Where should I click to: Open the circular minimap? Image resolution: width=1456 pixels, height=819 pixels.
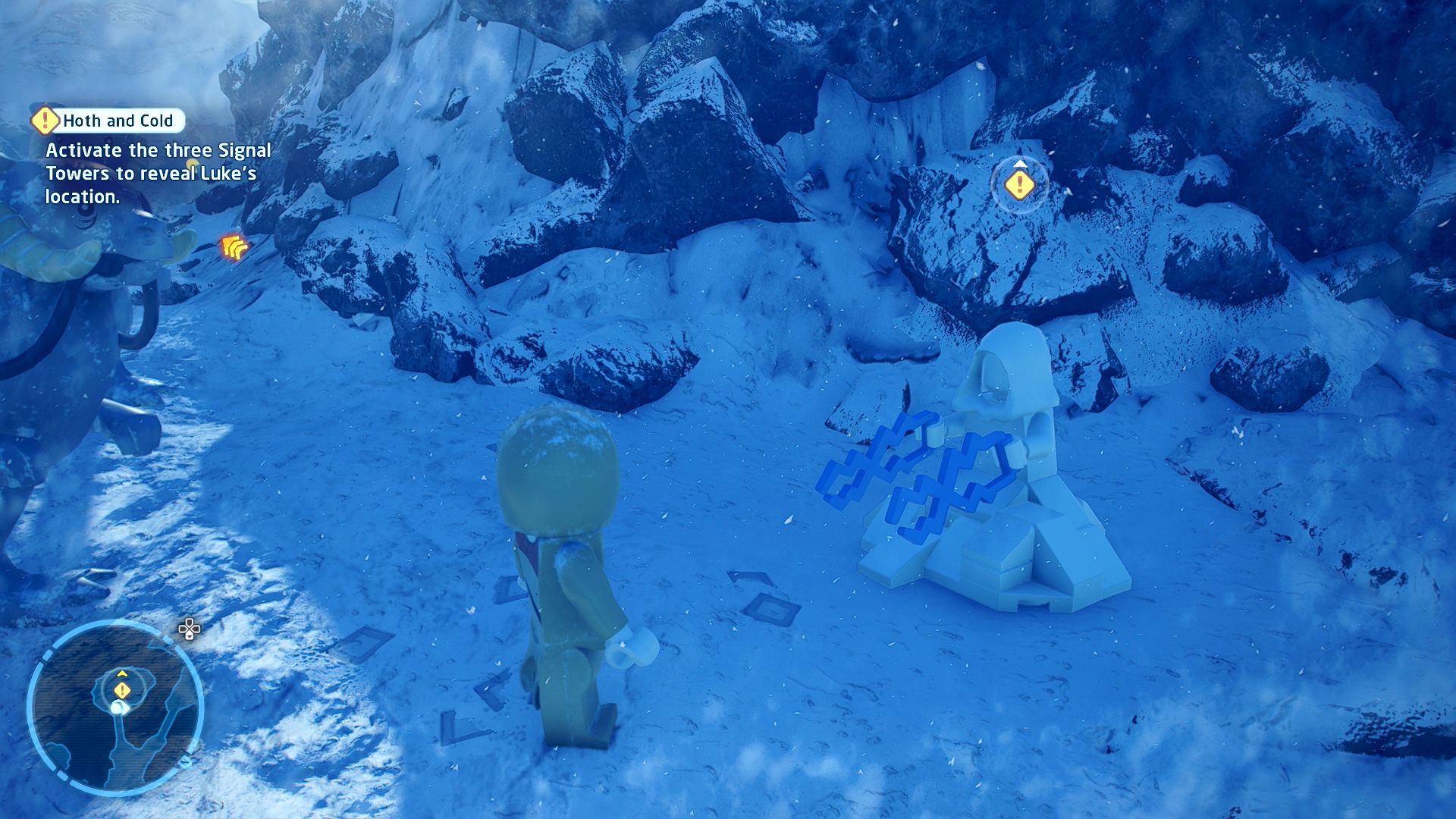coord(115,708)
